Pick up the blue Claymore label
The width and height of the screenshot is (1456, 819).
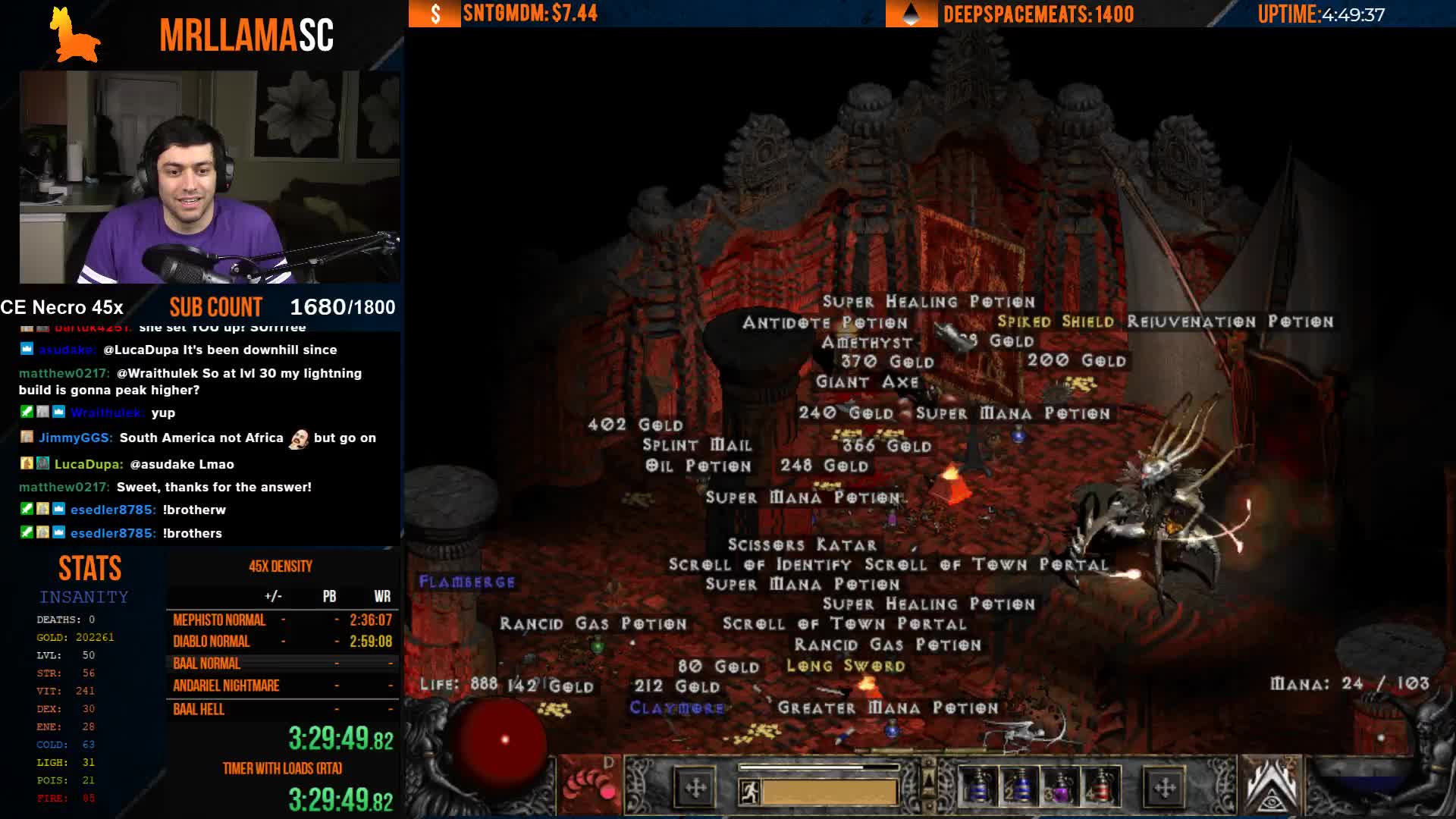tap(676, 708)
